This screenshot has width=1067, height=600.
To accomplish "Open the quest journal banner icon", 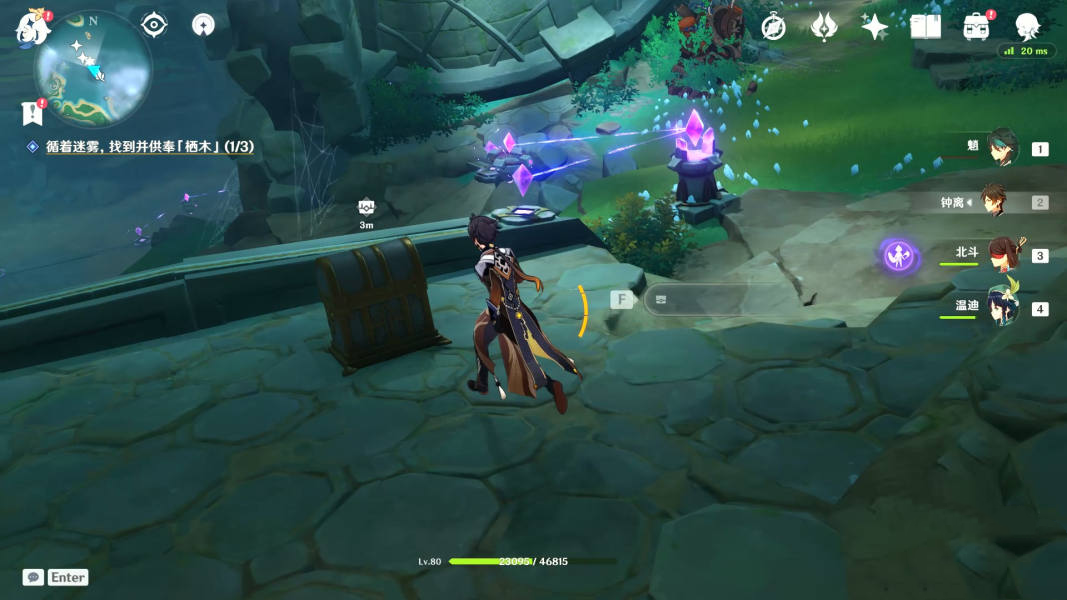I will point(32,112).
